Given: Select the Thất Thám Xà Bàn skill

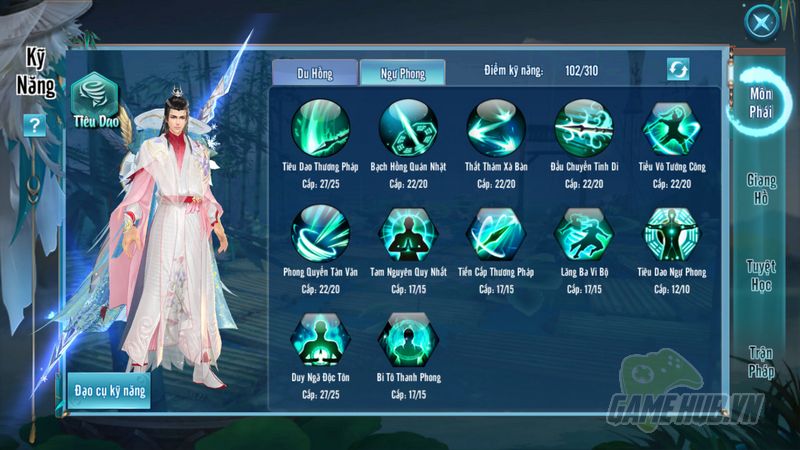Looking at the screenshot, I should coord(496,127).
